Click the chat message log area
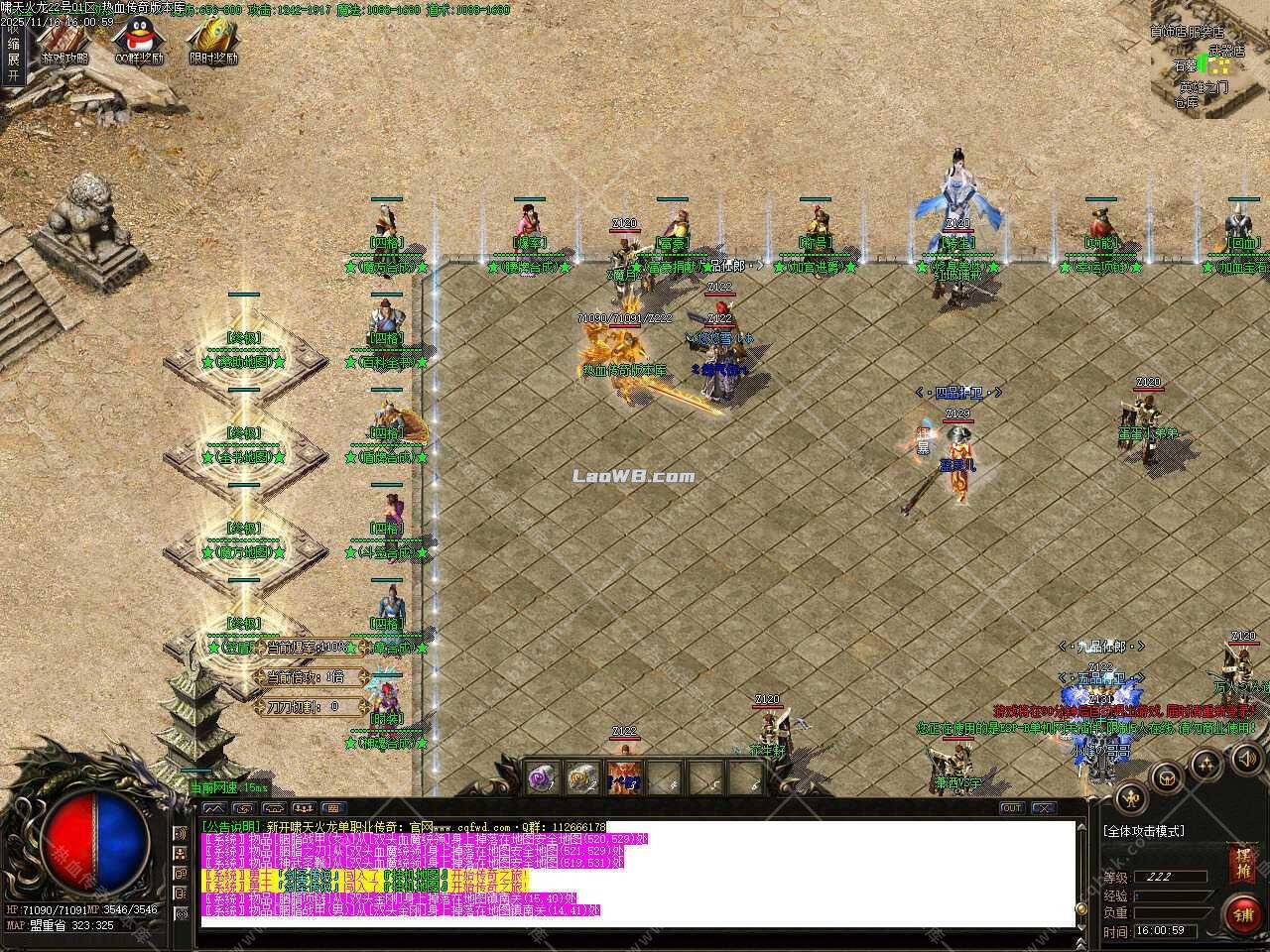This screenshot has width=1270, height=952. click(x=635, y=873)
